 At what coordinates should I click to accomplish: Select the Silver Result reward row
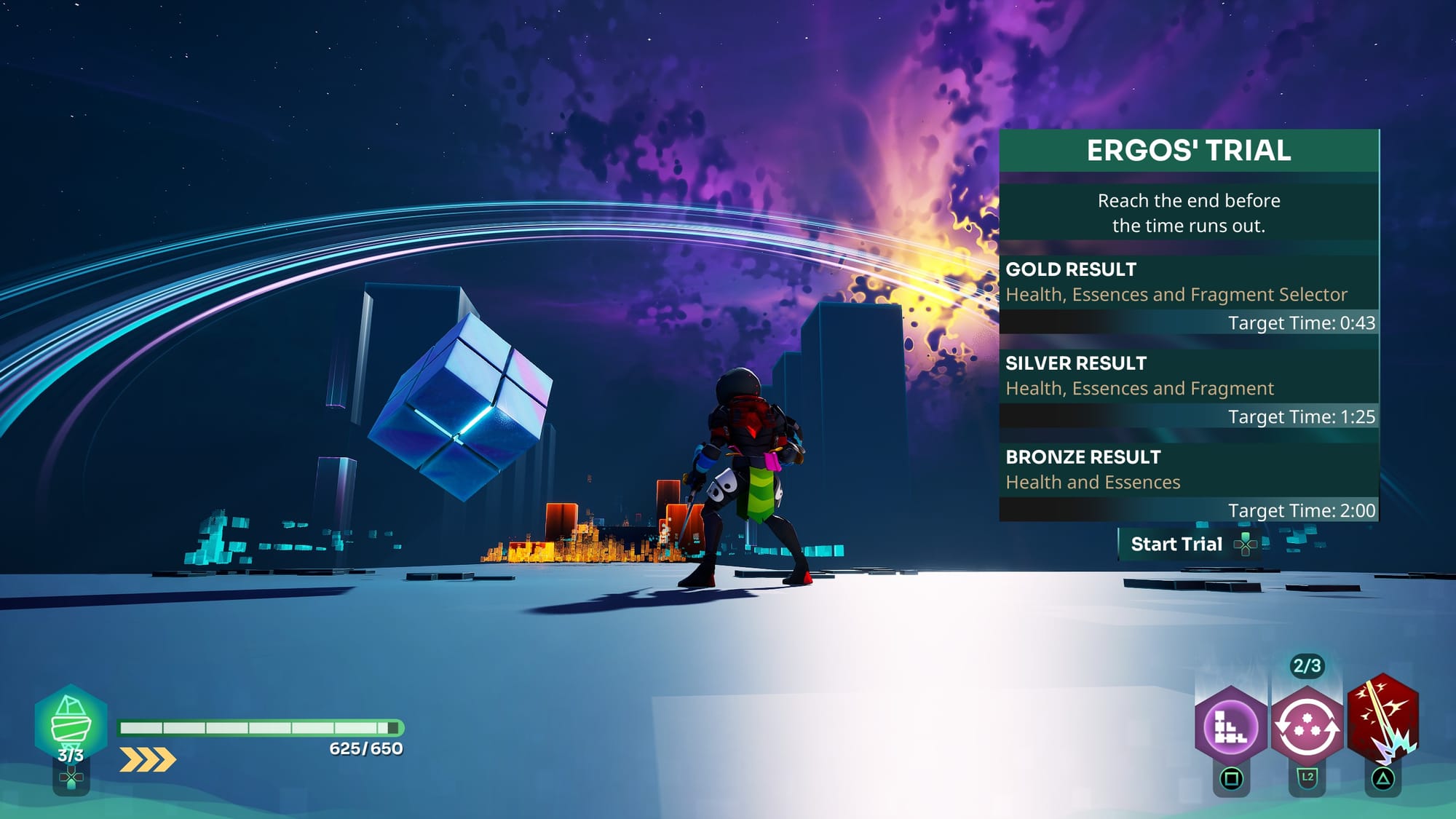(x=1188, y=387)
